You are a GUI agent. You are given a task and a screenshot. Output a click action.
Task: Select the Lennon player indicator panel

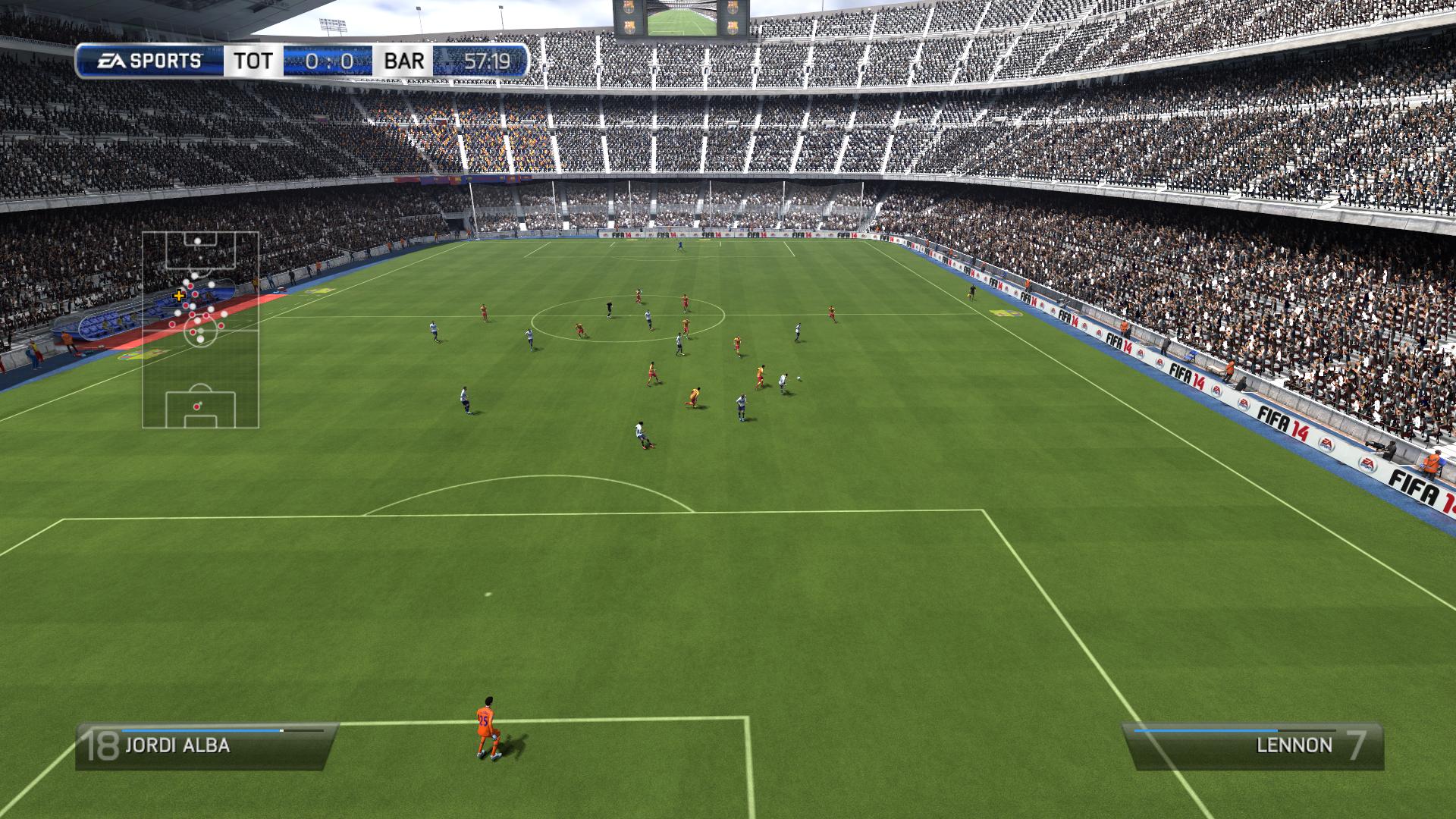(x=1253, y=746)
